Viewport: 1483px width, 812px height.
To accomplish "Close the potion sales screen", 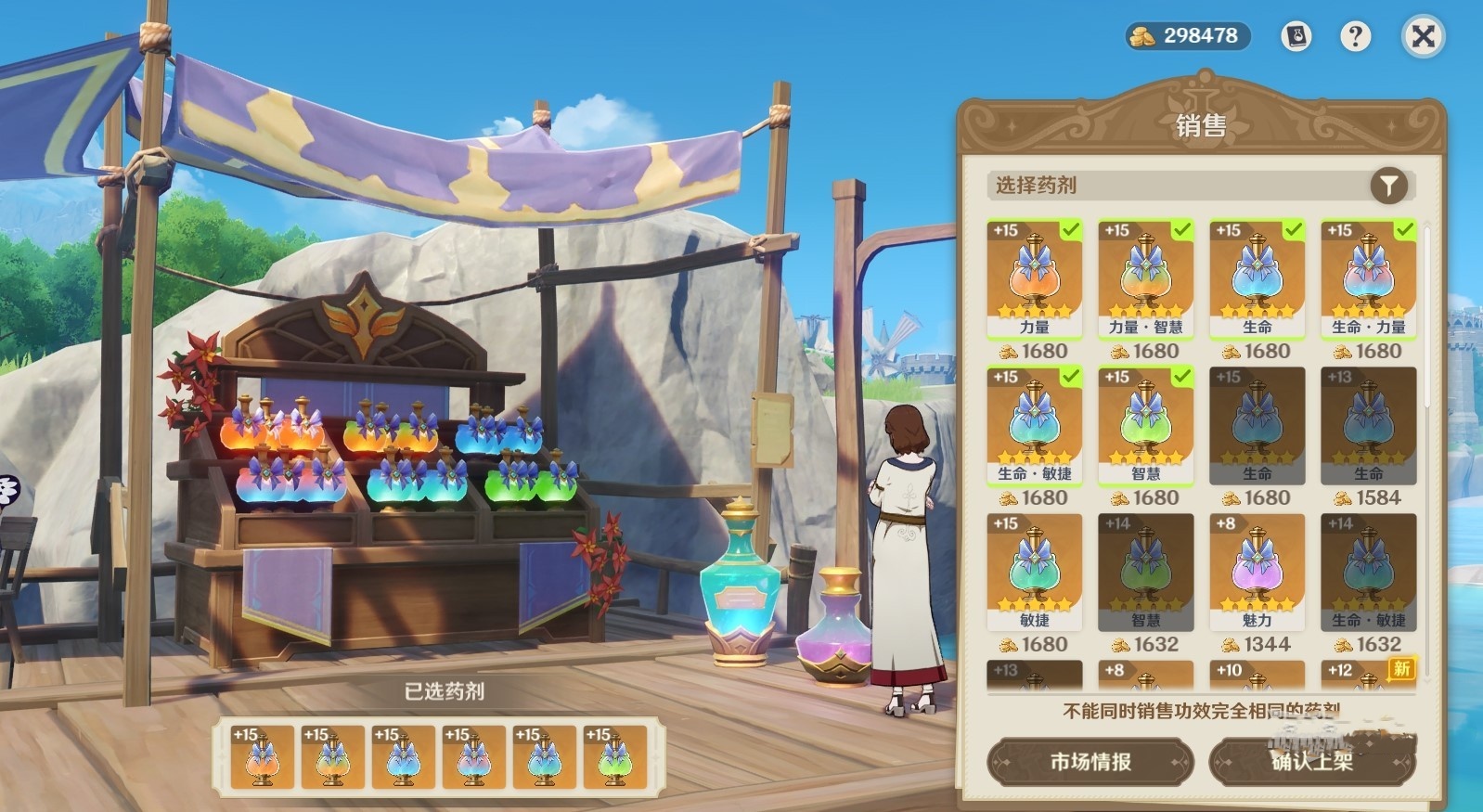I will point(1422,37).
